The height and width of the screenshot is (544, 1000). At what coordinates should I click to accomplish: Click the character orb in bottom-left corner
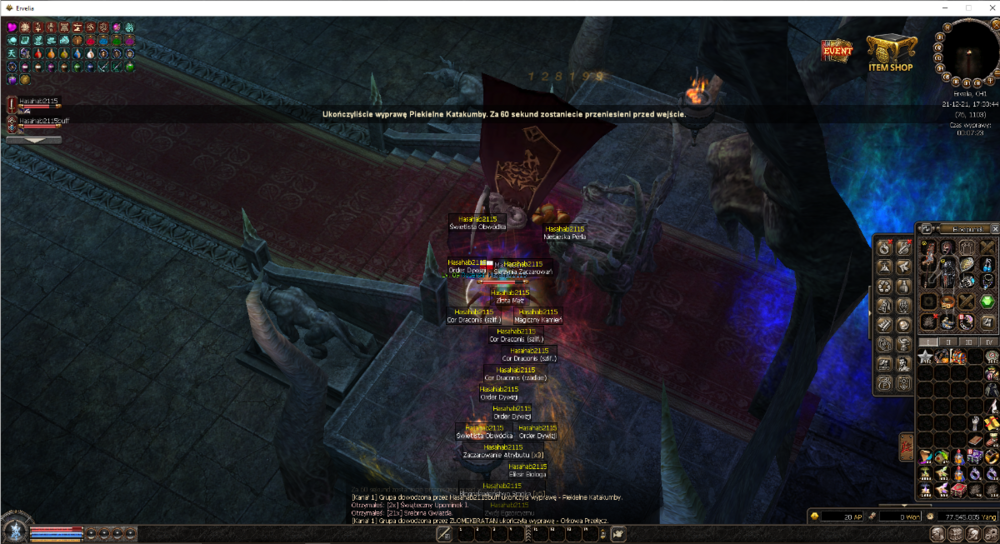14,531
